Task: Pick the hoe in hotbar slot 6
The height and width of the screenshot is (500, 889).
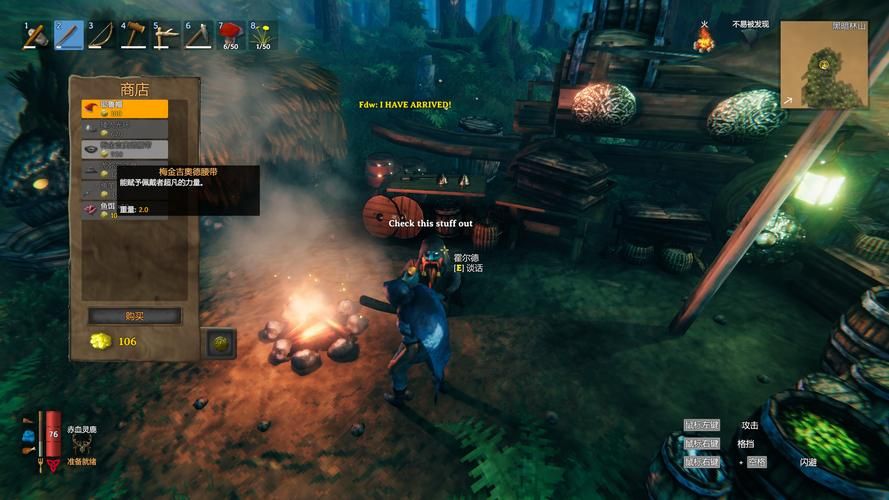Action: (198, 36)
